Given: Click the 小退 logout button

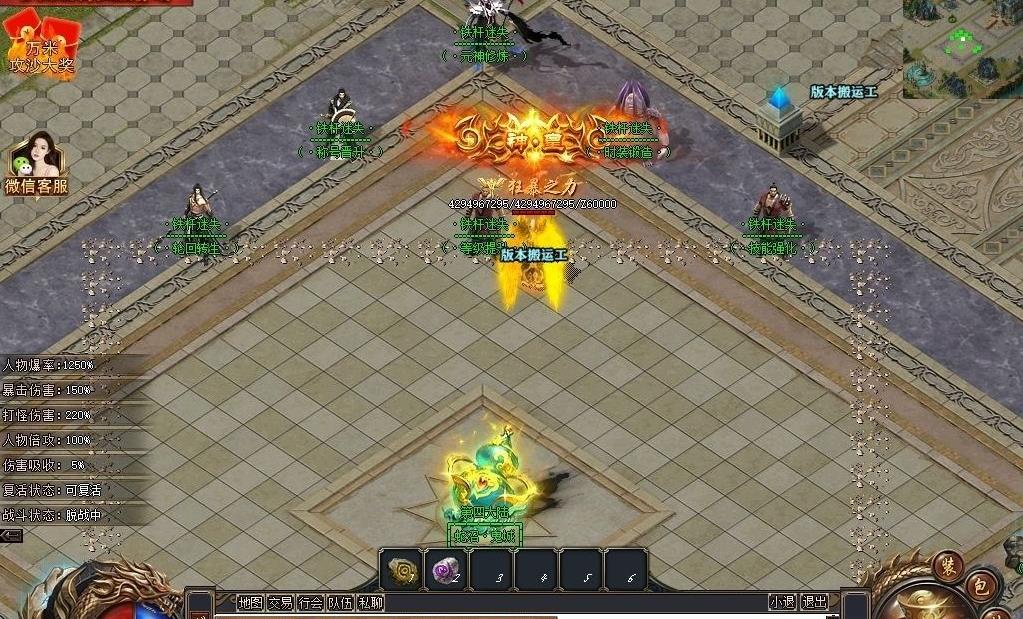Looking at the screenshot, I should [783, 602].
